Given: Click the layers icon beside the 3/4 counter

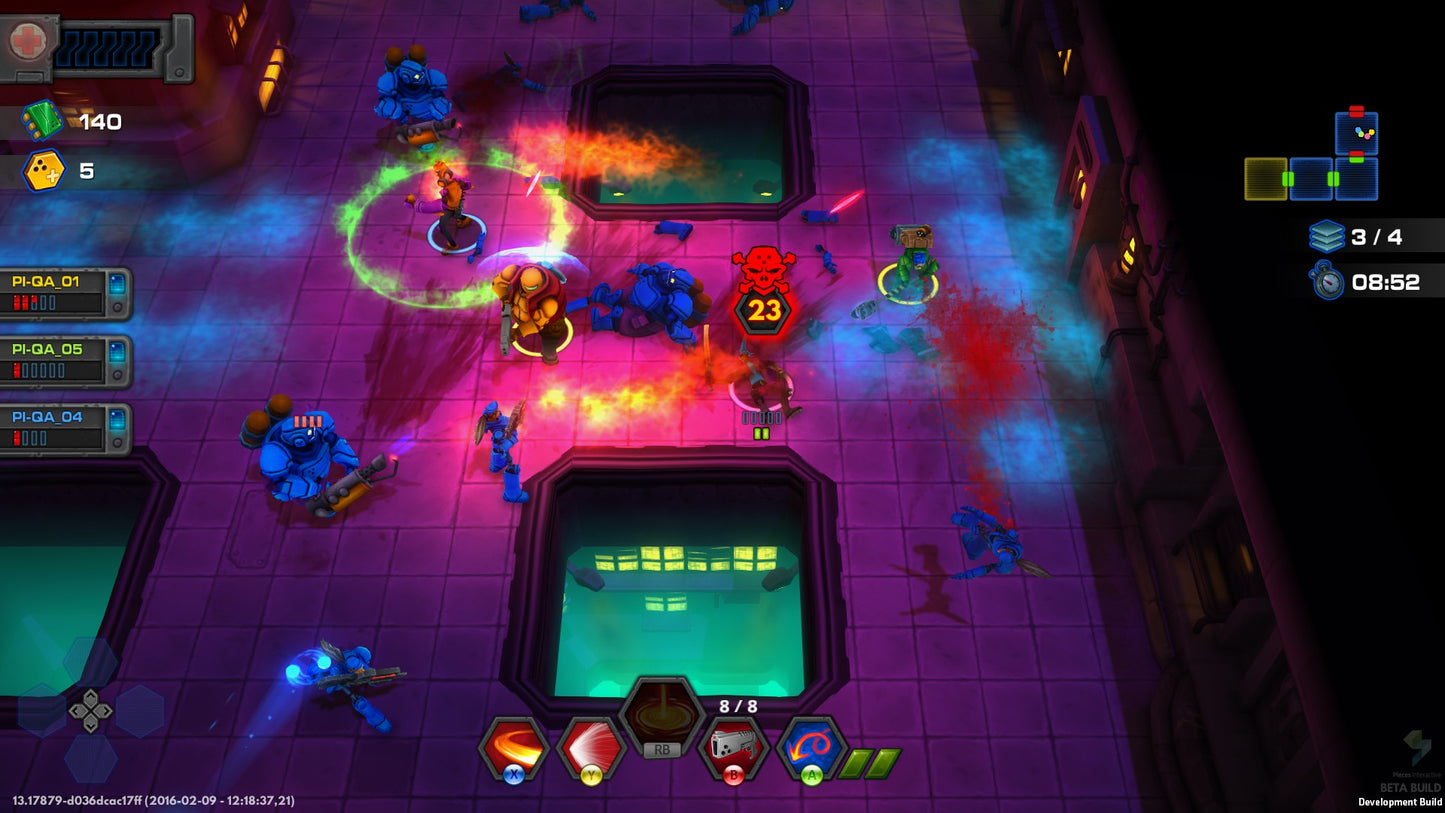Looking at the screenshot, I should pyautogui.click(x=1328, y=235).
